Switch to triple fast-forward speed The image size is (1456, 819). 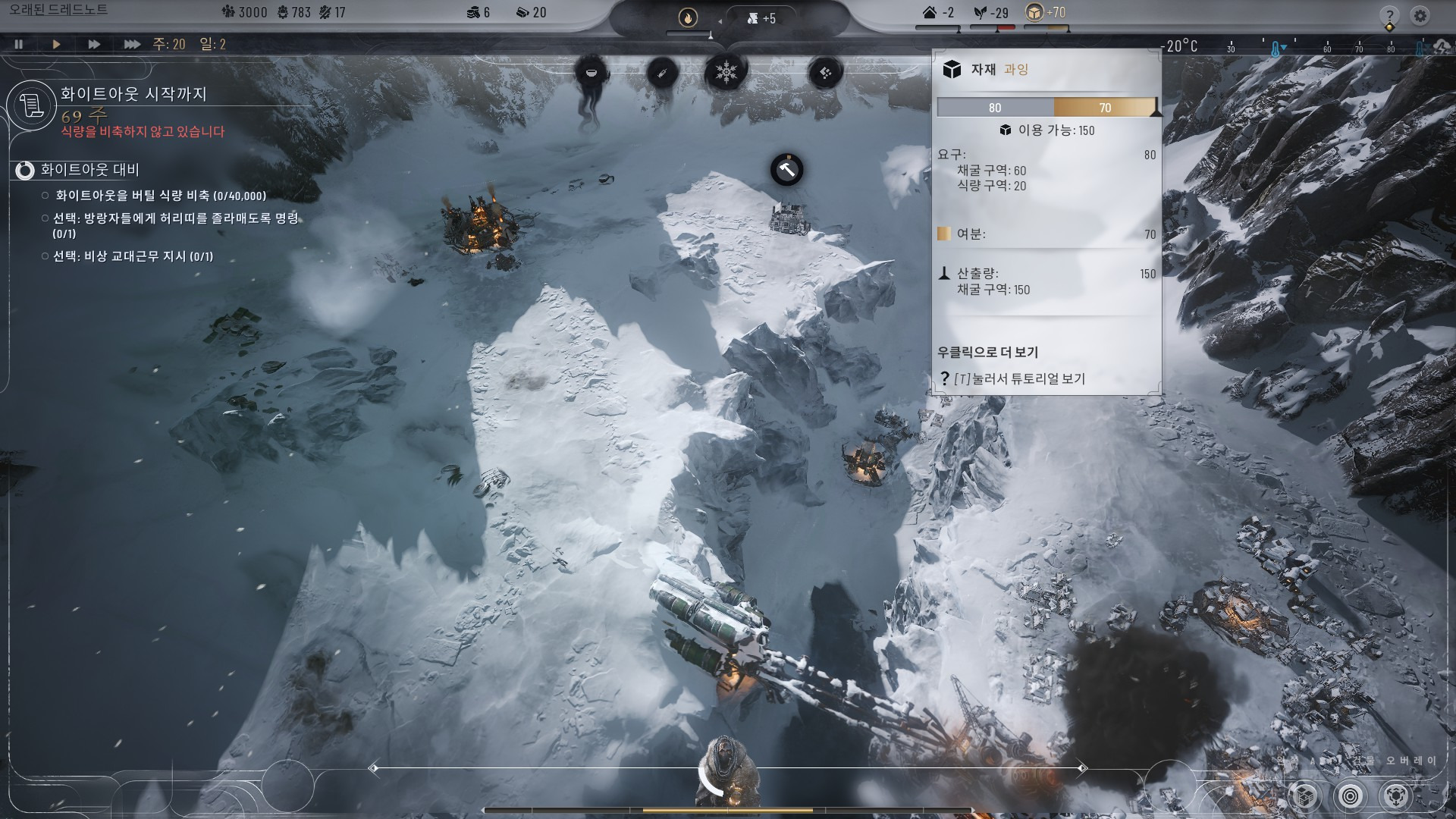tap(132, 44)
